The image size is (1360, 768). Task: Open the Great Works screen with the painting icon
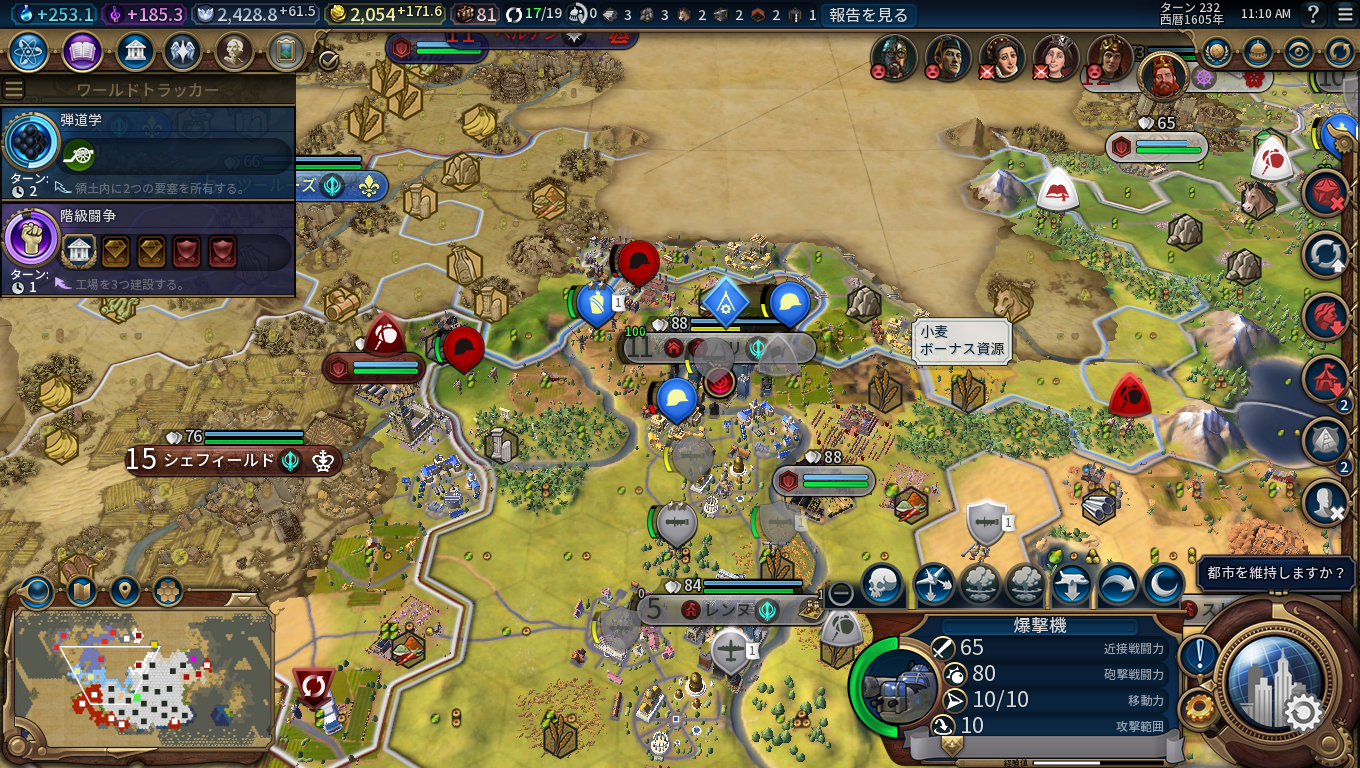click(285, 51)
